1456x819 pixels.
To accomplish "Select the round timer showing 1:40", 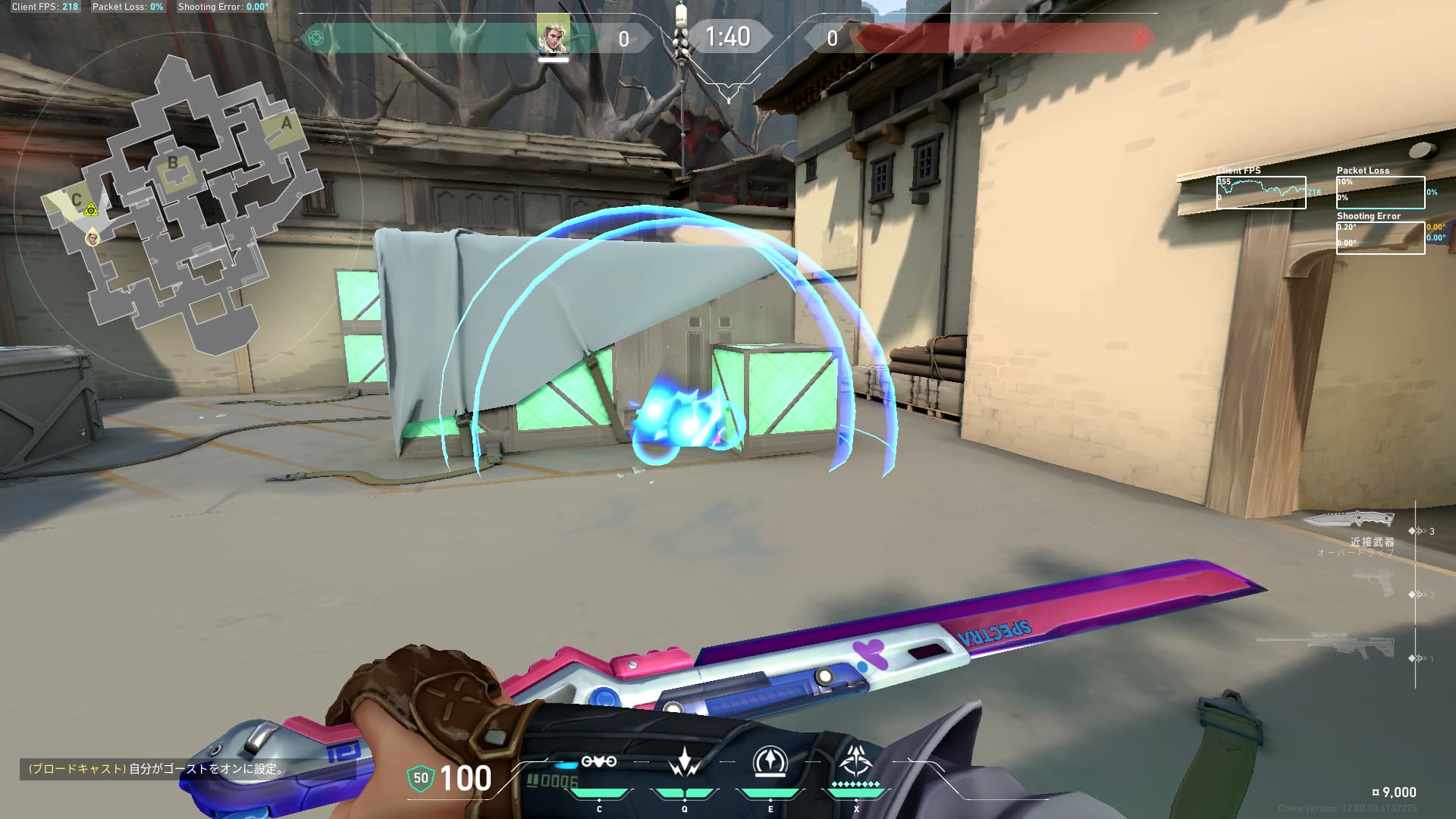I will 728,35.
